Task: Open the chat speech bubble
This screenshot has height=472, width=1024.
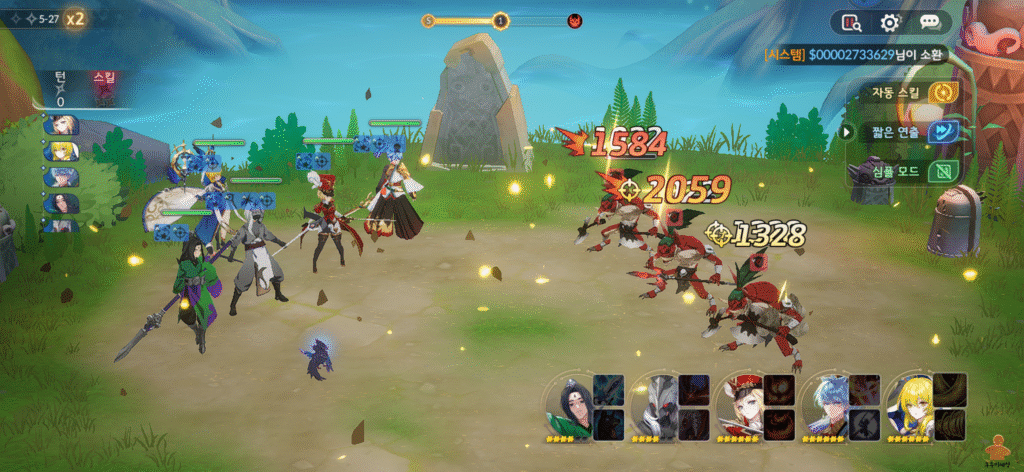Action: [930, 22]
